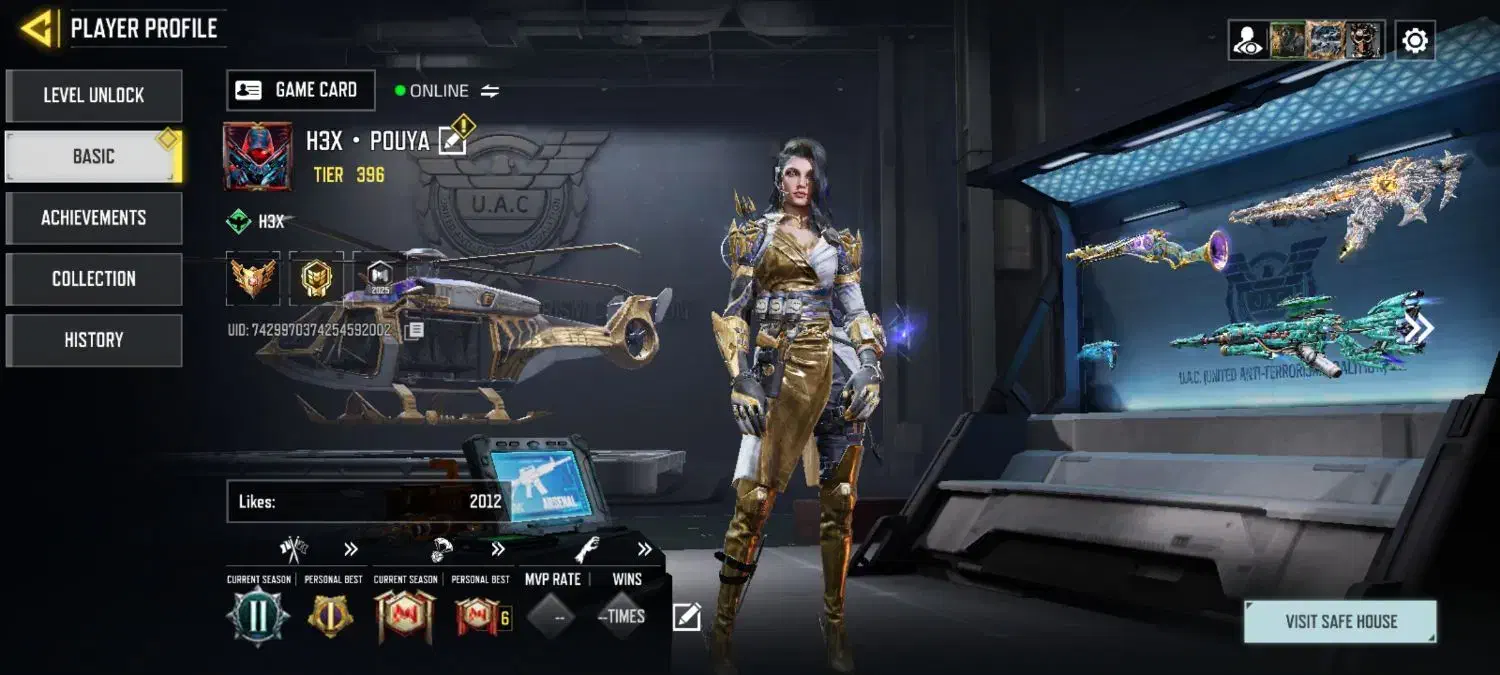The height and width of the screenshot is (675, 1500).
Task: Select the 2025 medal badge
Action: coord(379,279)
